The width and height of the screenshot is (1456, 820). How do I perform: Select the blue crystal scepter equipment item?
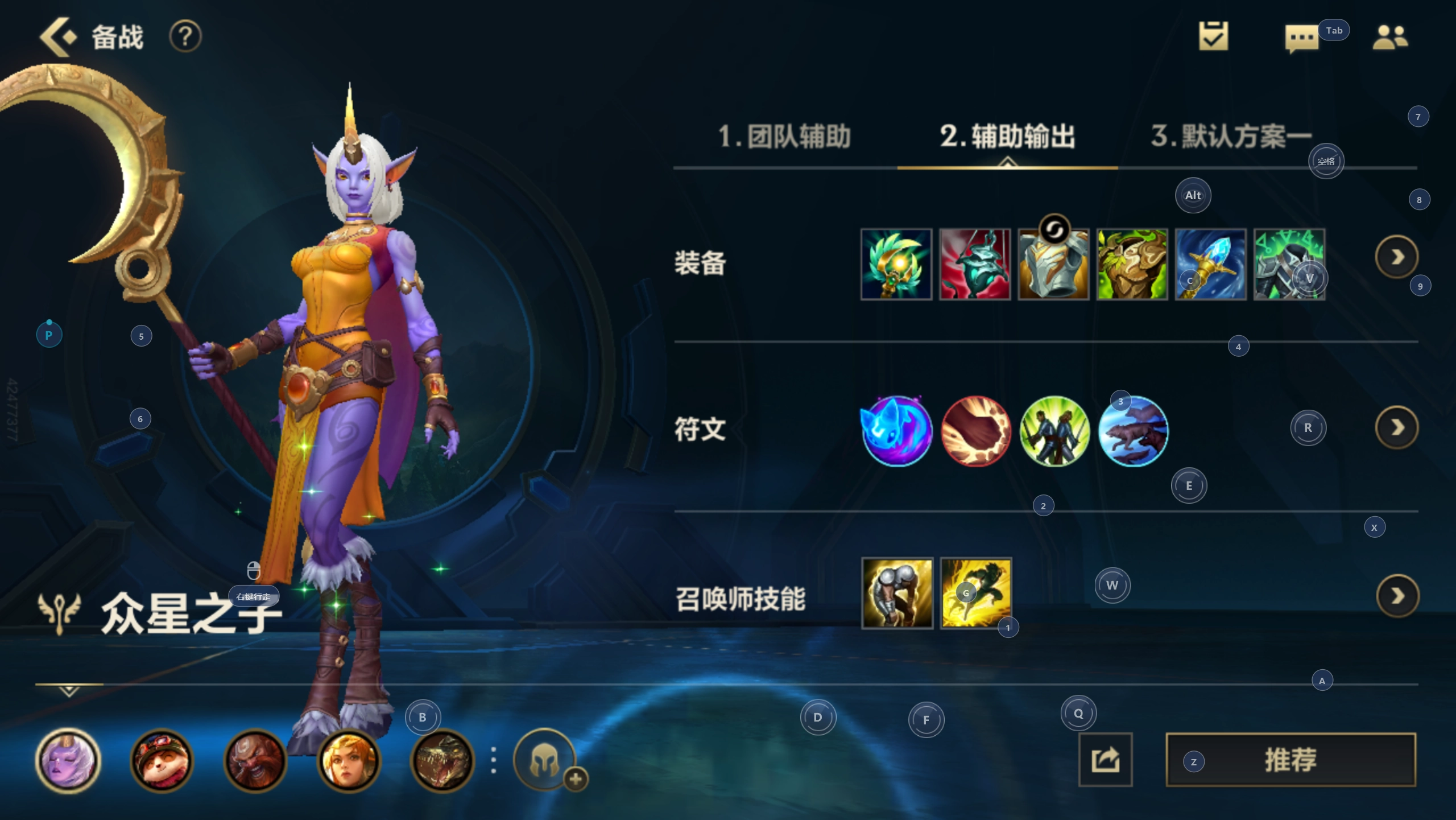pos(1211,263)
